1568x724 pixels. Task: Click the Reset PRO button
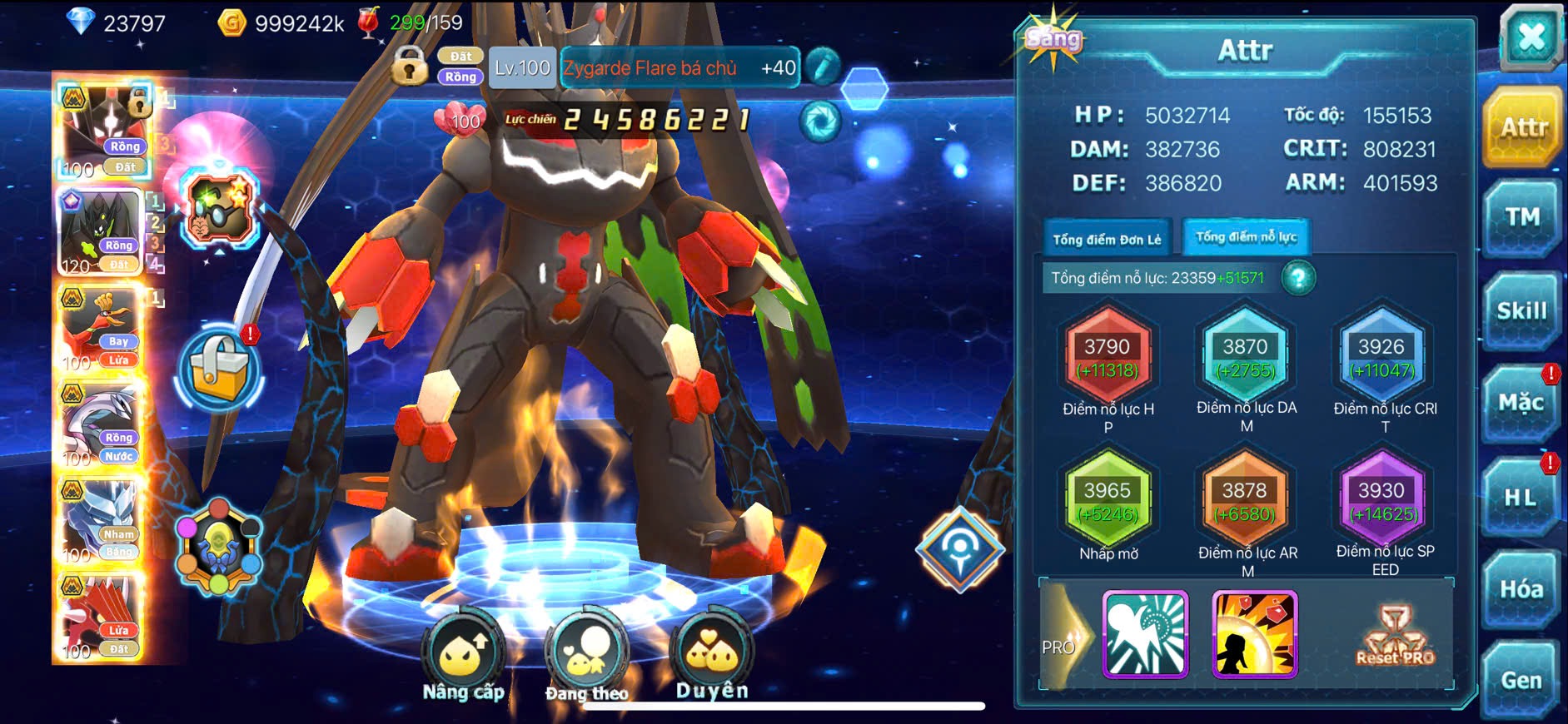click(x=1396, y=637)
